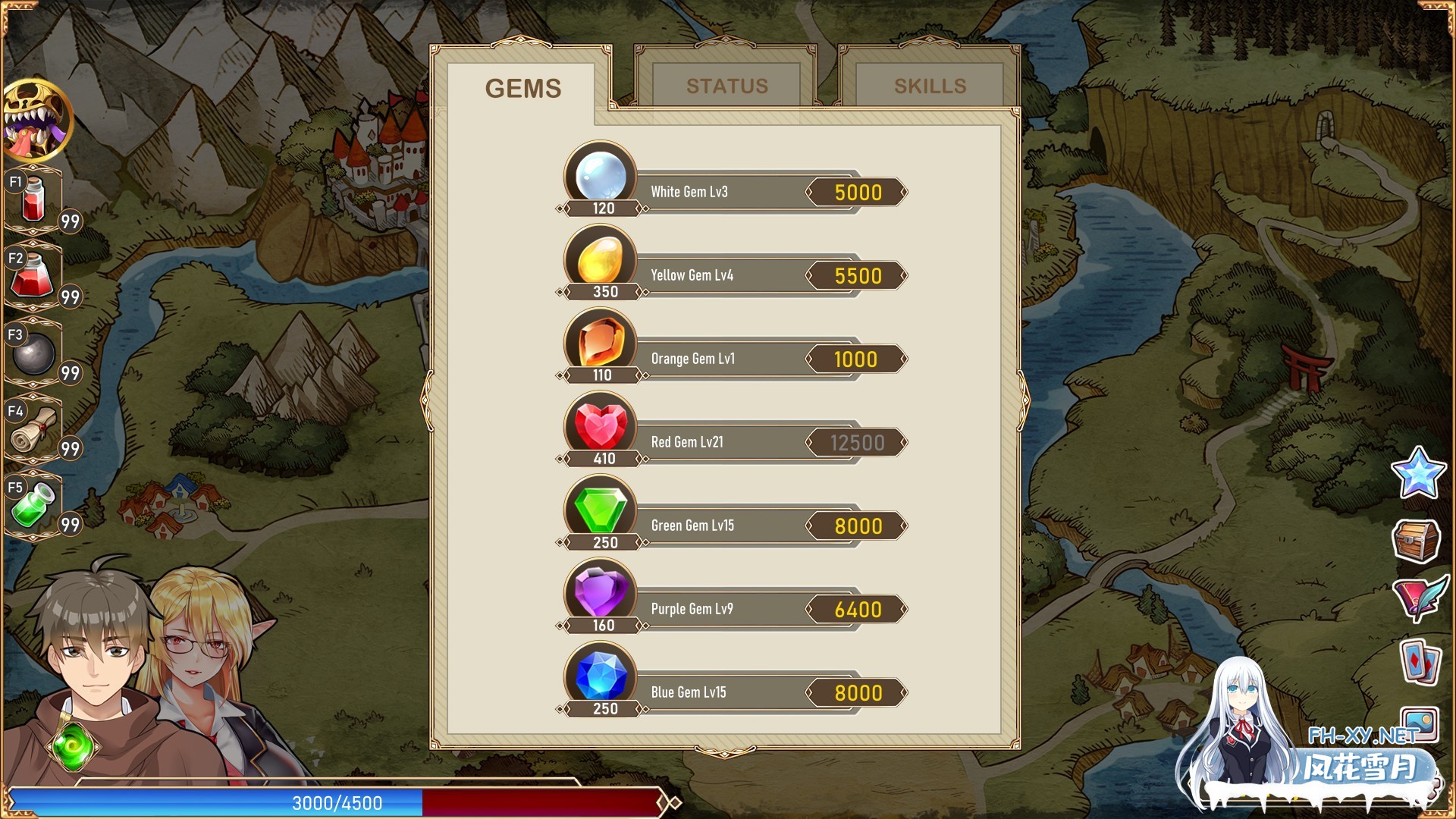Upgrade the Yellow Gem for 5500
This screenshot has height=819, width=1456.
point(857,276)
